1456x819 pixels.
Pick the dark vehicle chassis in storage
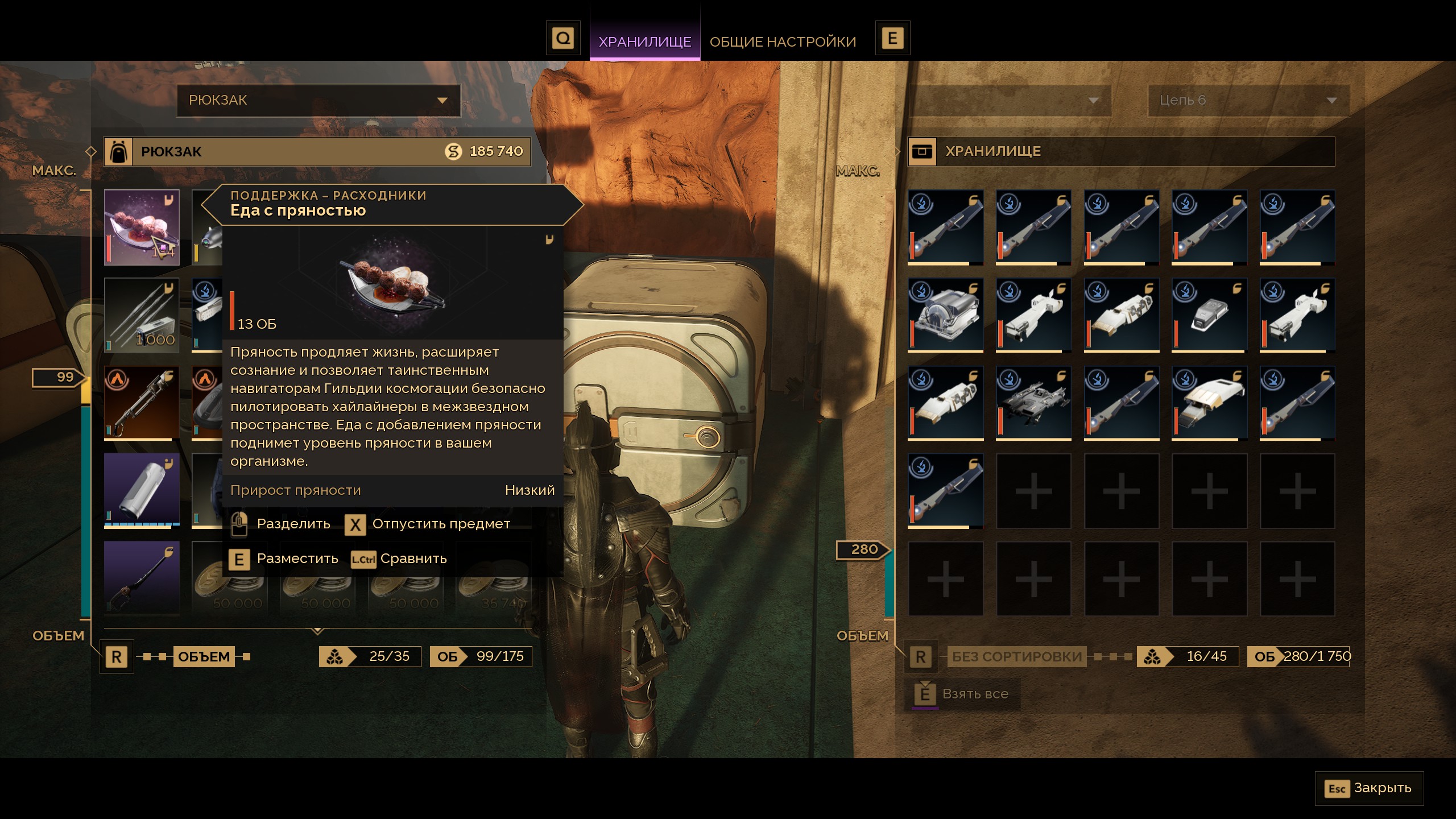(x=1033, y=403)
